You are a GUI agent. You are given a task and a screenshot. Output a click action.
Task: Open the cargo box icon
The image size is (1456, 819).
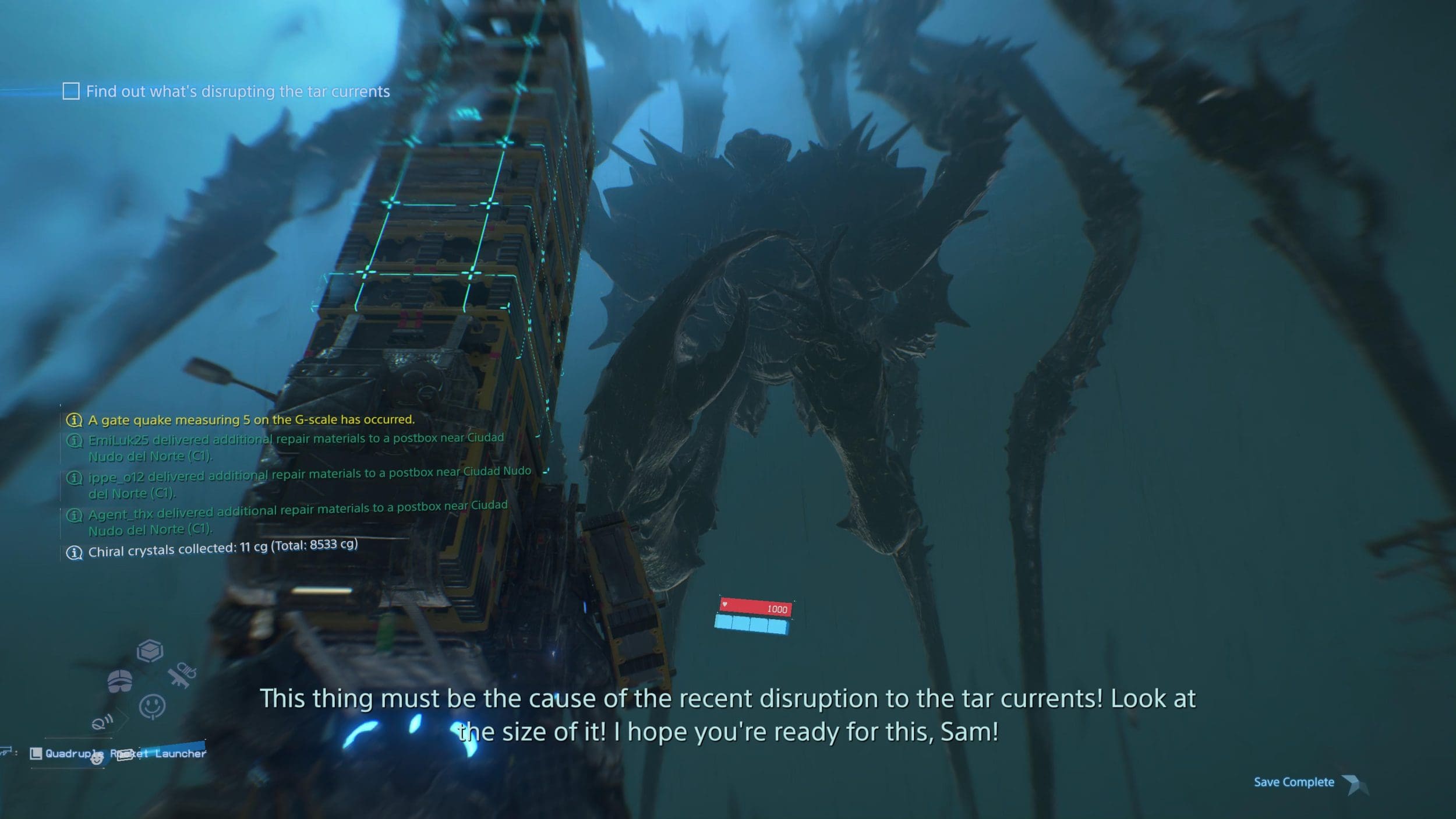coord(150,651)
